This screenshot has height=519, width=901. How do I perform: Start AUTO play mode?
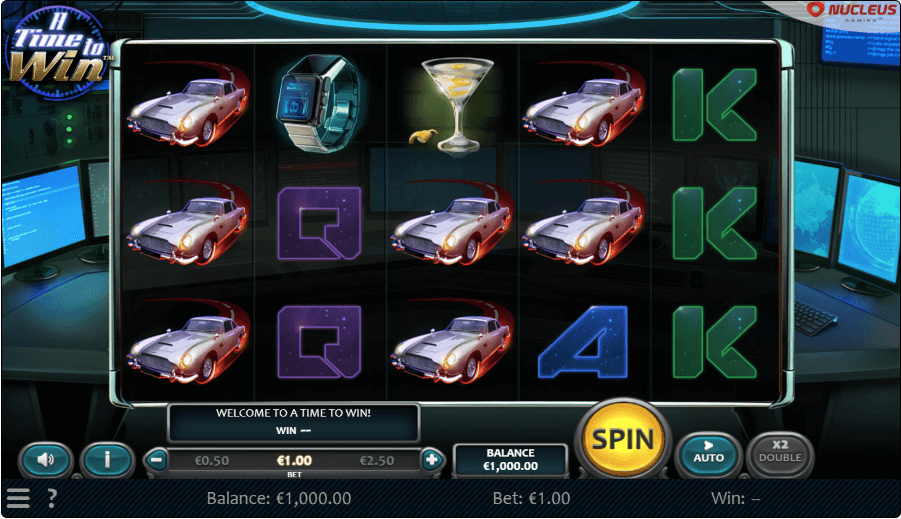(708, 452)
